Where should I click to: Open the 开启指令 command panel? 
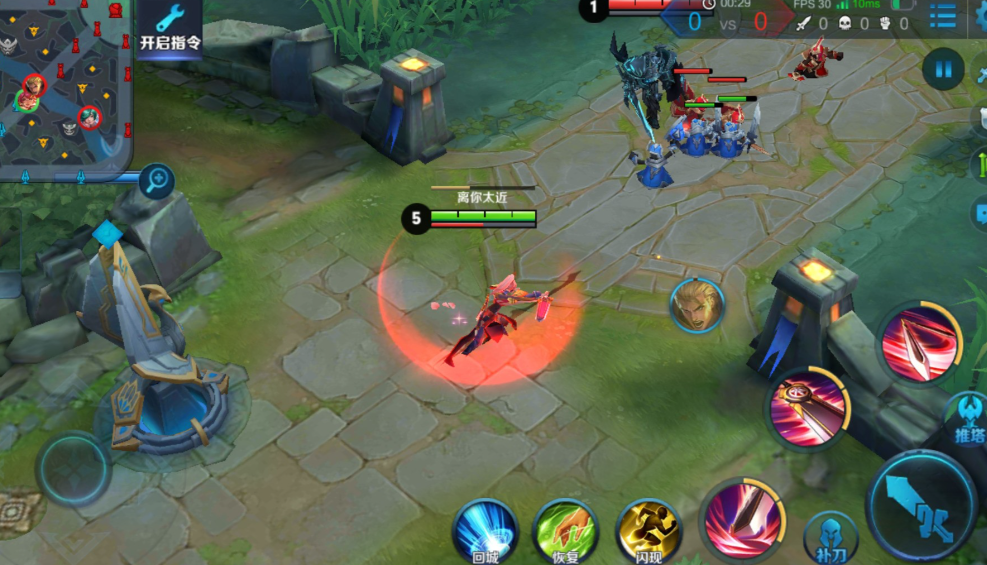[169, 29]
